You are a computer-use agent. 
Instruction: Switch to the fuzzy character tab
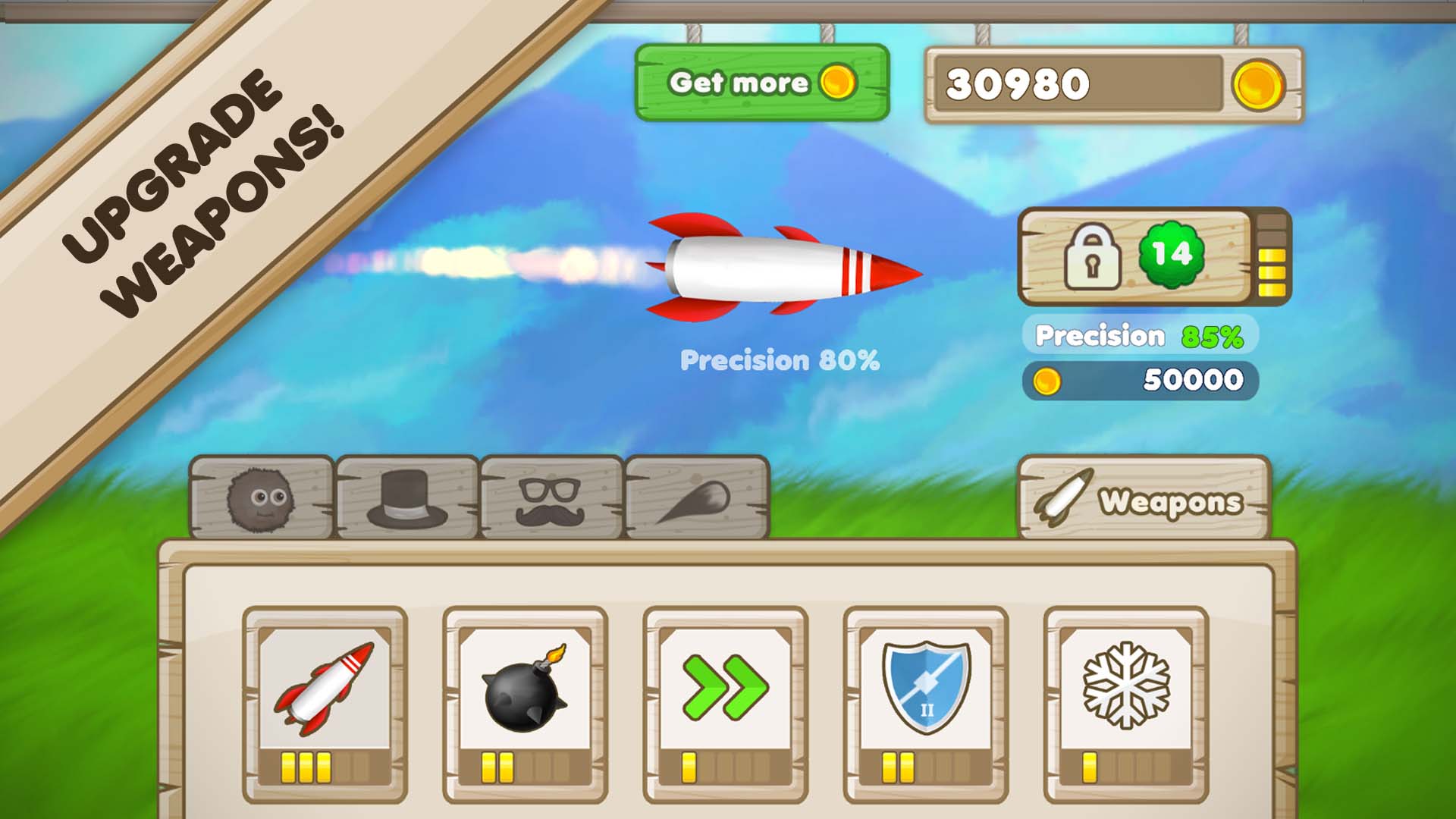tap(260, 498)
